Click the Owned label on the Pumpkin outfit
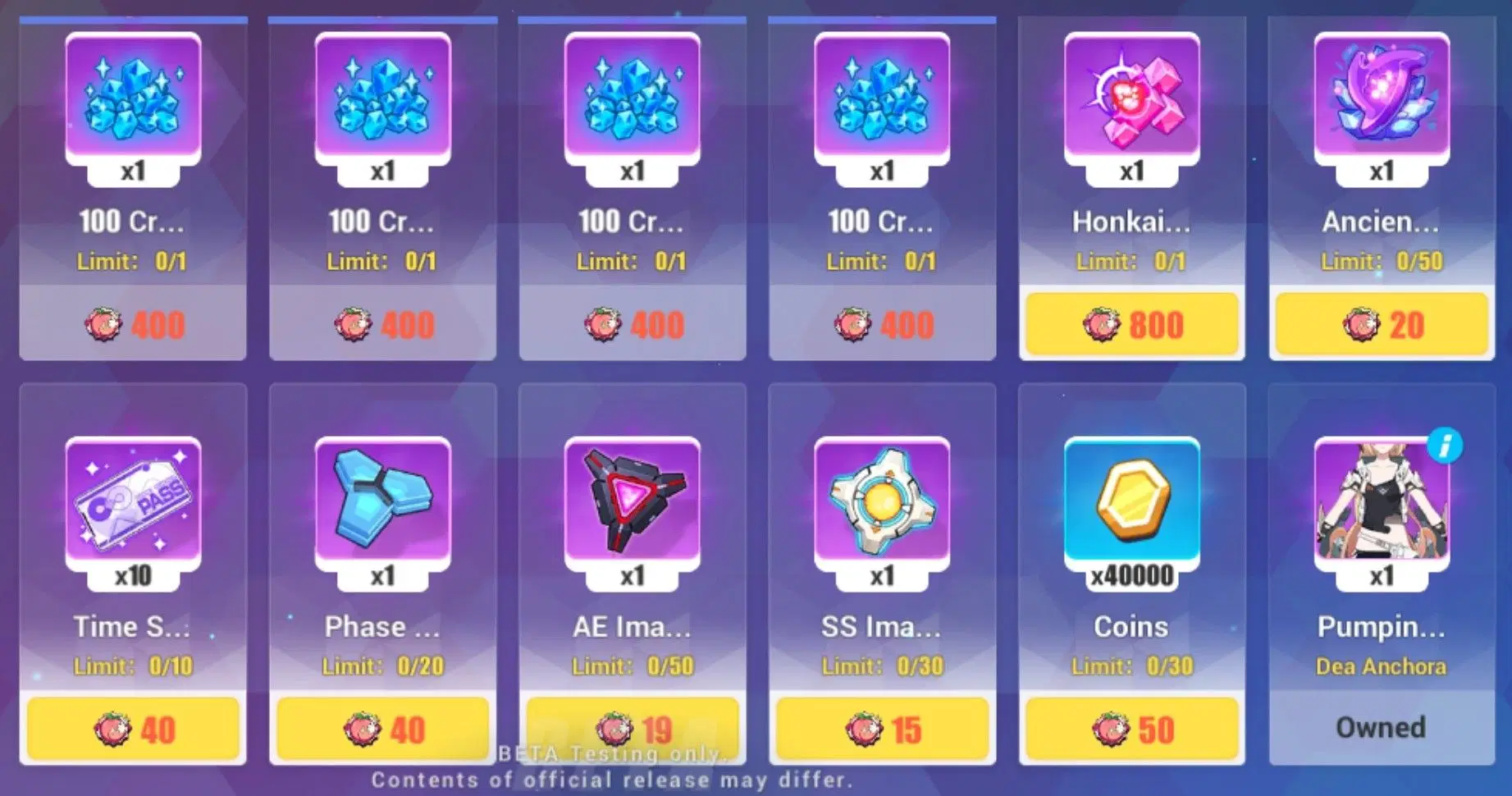 pos(1382,727)
